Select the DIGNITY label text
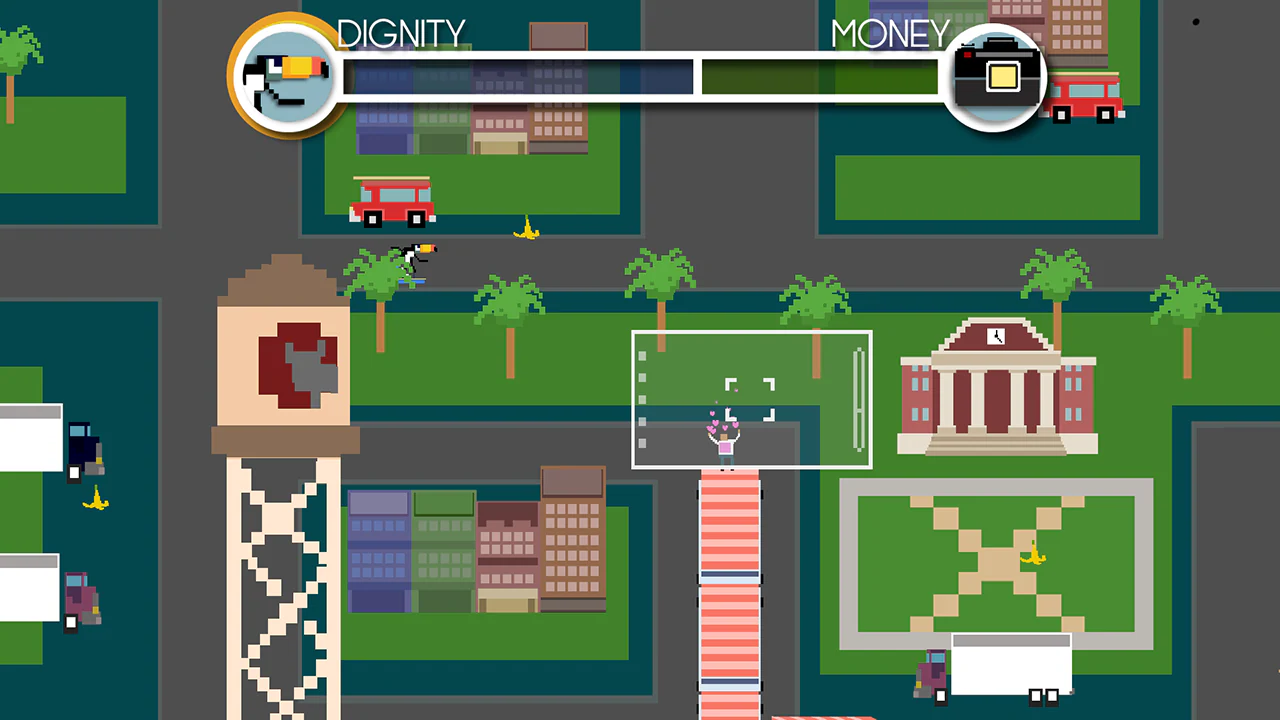 (x=401, y=33)
